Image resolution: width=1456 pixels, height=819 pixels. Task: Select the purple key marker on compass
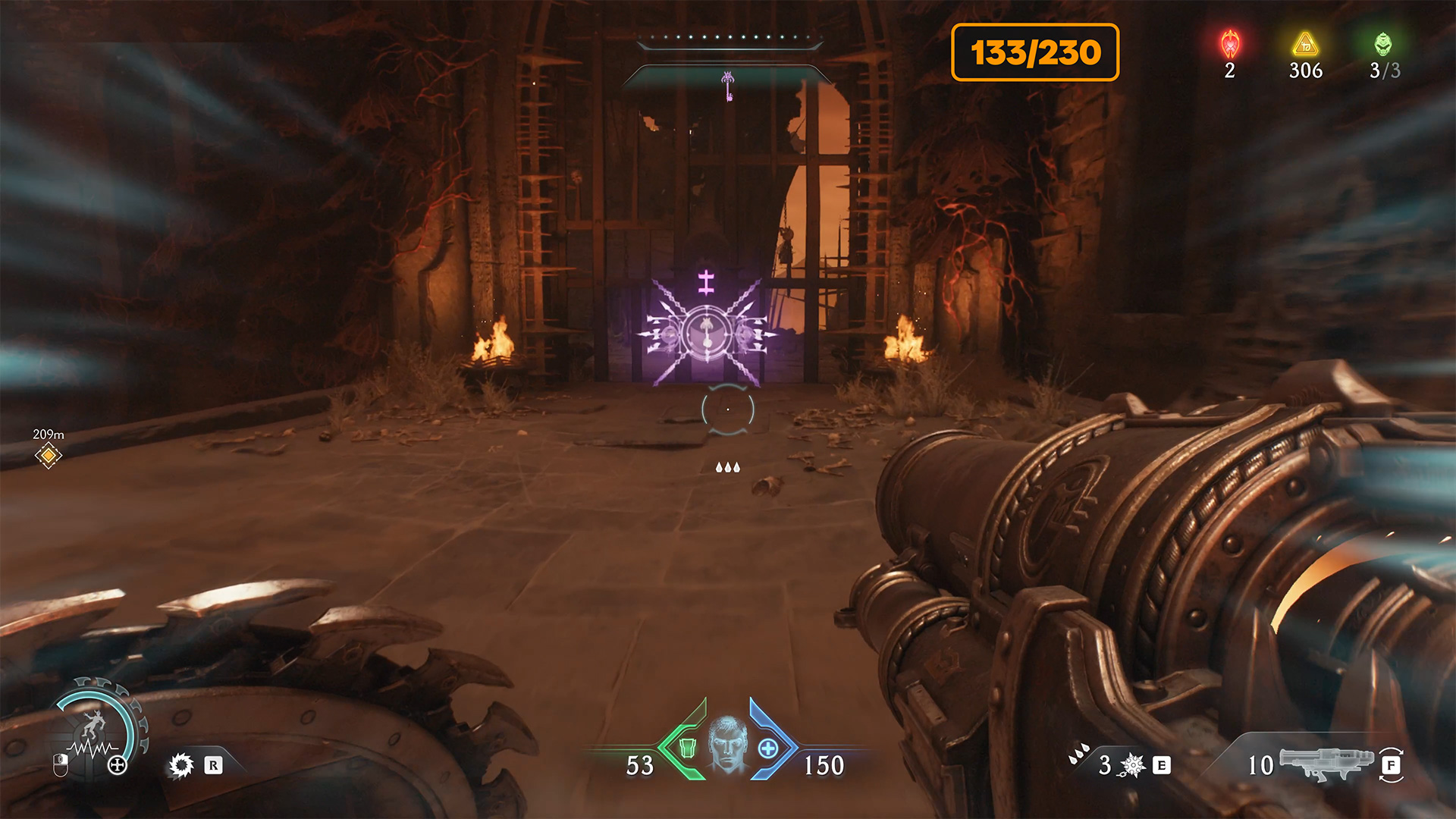point(728,85)
